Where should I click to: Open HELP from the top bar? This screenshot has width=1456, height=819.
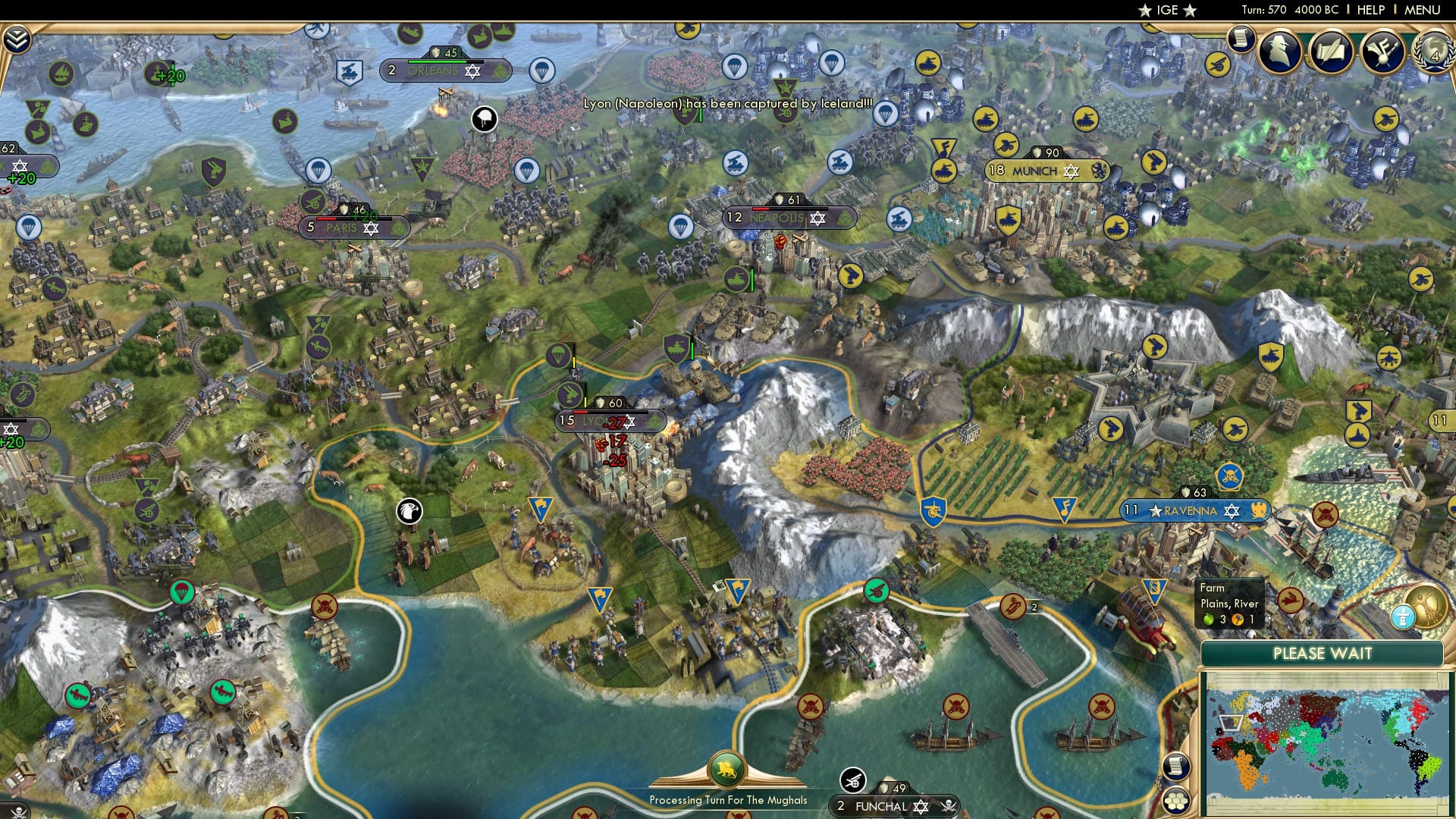pos(1370,10)
